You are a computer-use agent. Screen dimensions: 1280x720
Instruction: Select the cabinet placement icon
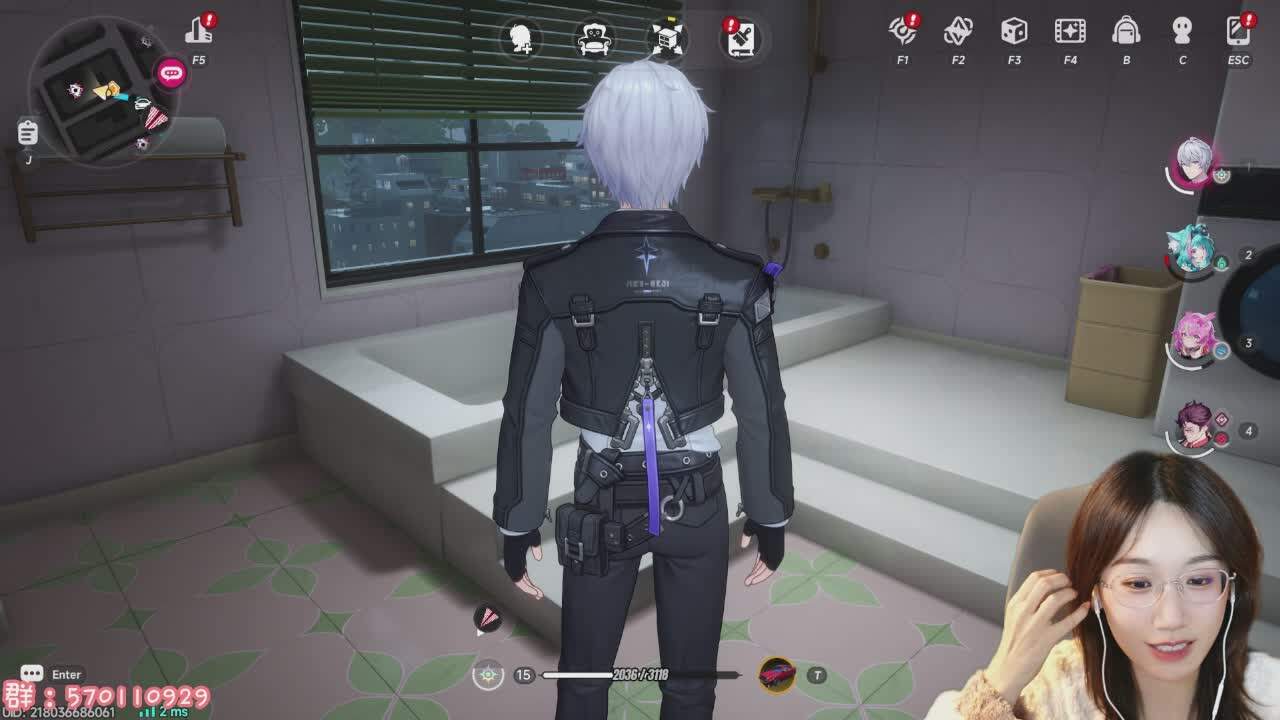pos(667,39)
